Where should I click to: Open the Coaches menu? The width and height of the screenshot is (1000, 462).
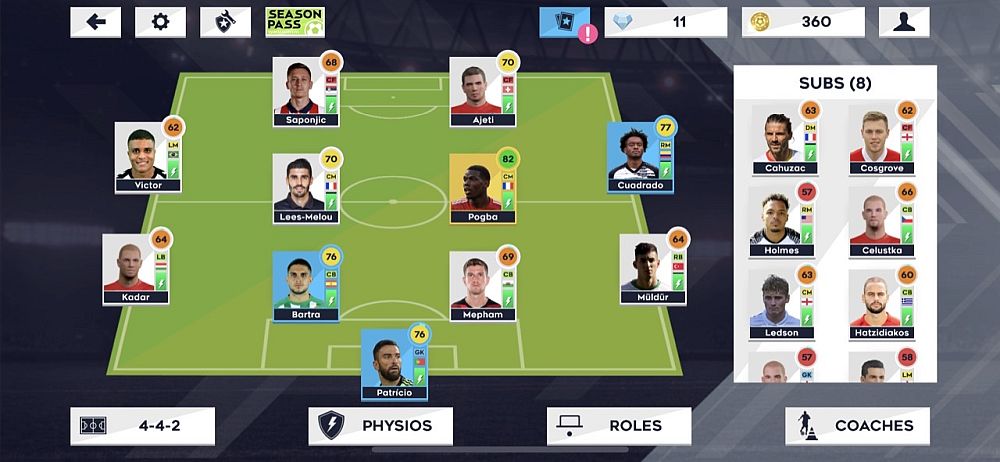coord(857,426)
